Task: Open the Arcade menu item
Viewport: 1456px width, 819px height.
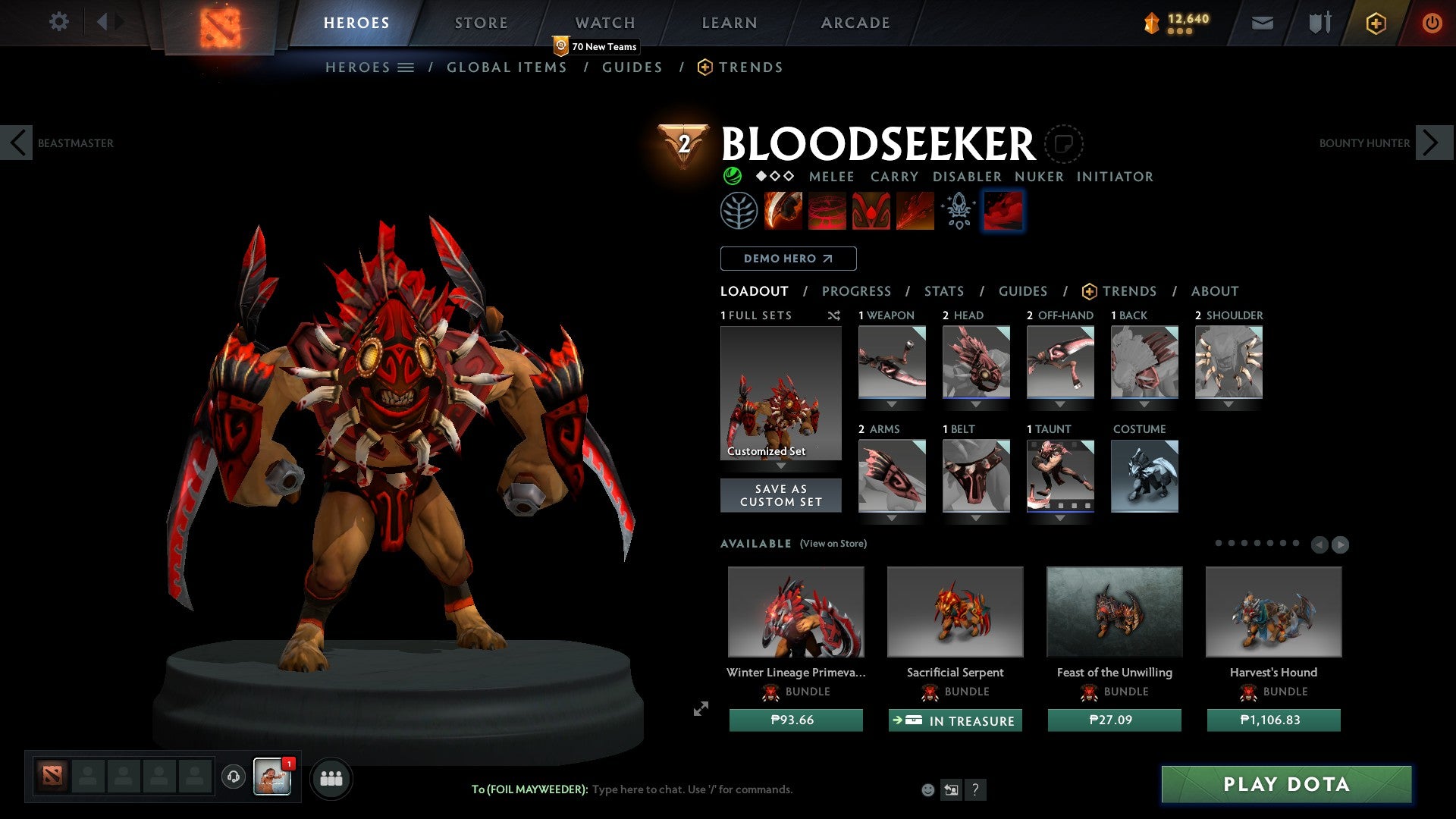Action: pyautogui.click(x=855, y=22)
